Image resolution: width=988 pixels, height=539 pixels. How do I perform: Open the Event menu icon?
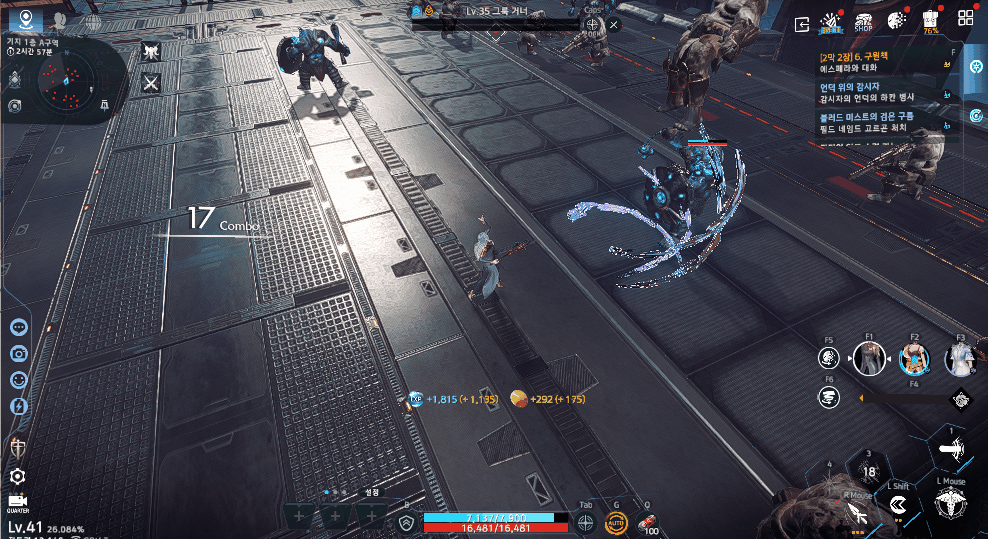tap(829, 22)
